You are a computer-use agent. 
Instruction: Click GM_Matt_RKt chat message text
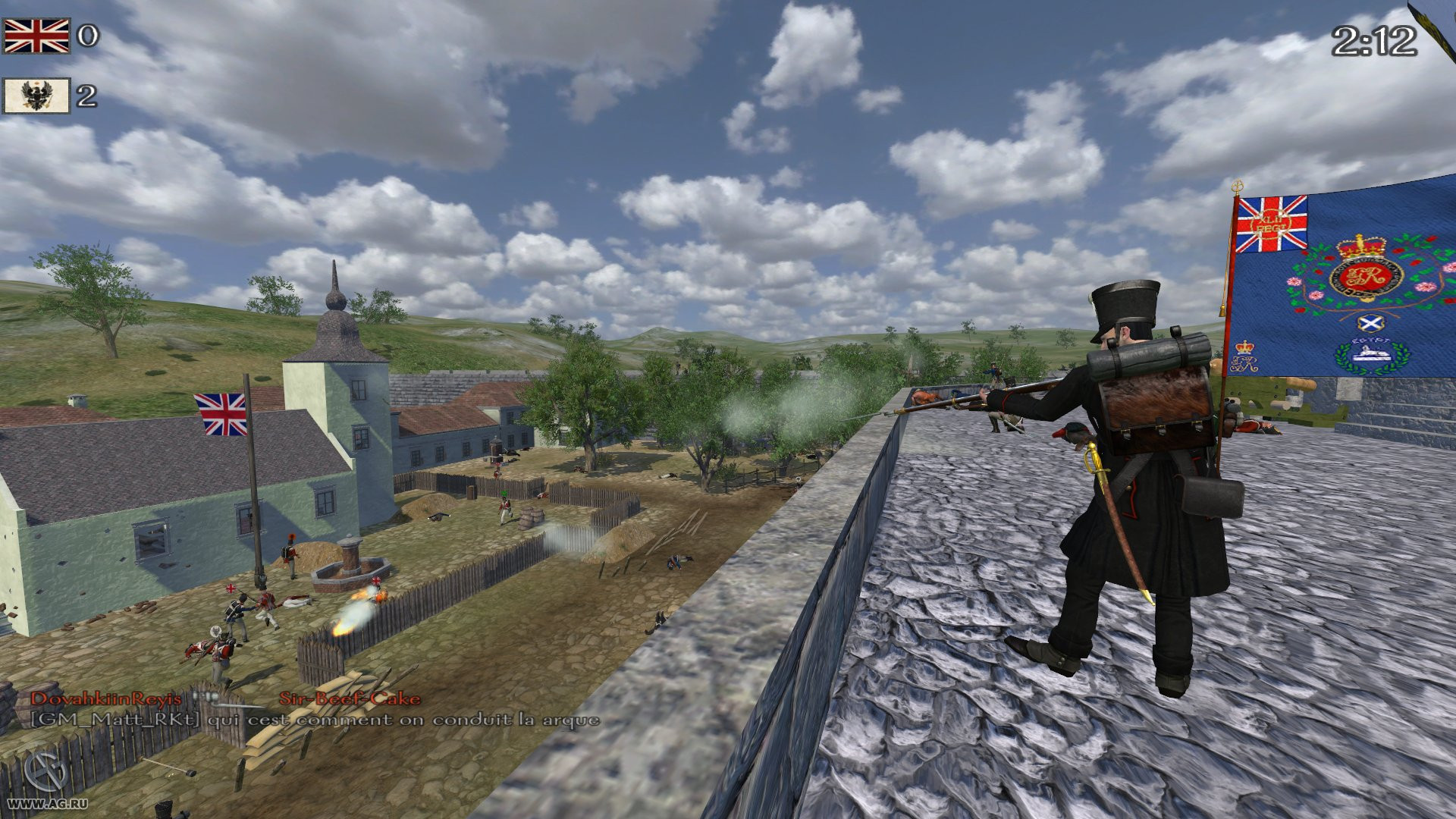(118, 722)
